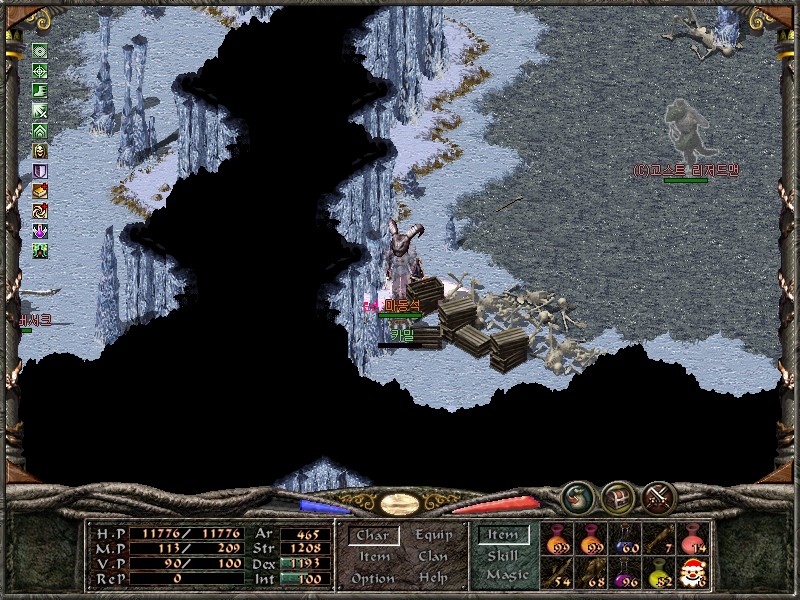Open the Equip menu
The width and height of the screenshot is (800, 600).
pyautogui.click(x=434, y=536)
